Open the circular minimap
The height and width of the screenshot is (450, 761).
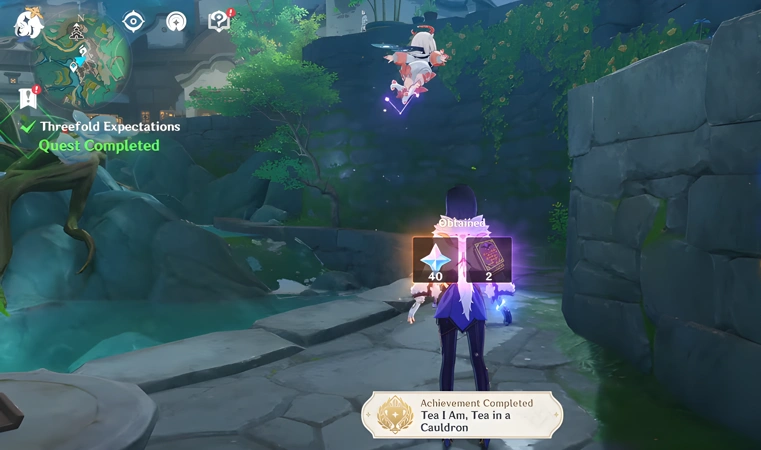click(79, 55)
